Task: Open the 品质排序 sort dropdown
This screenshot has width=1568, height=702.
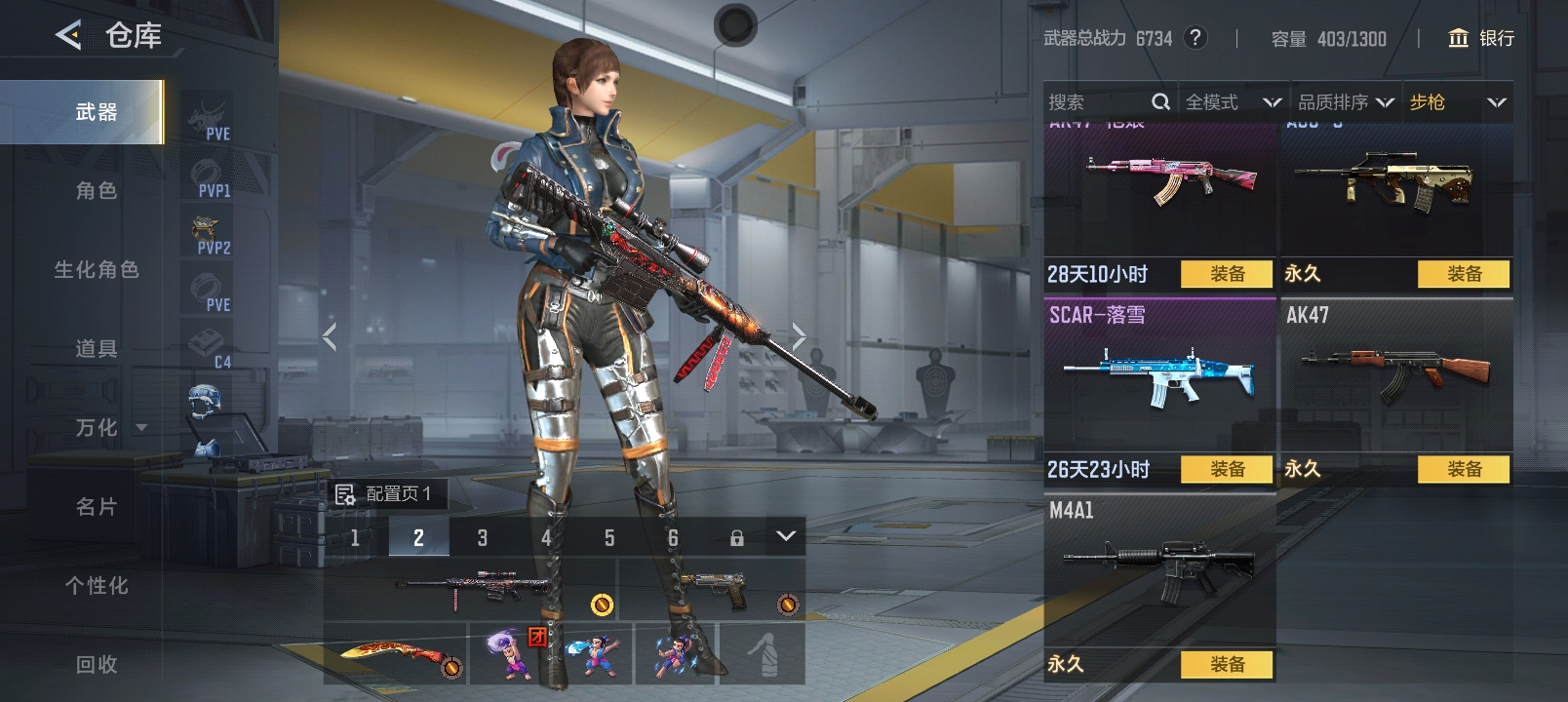Action: 1346,102
